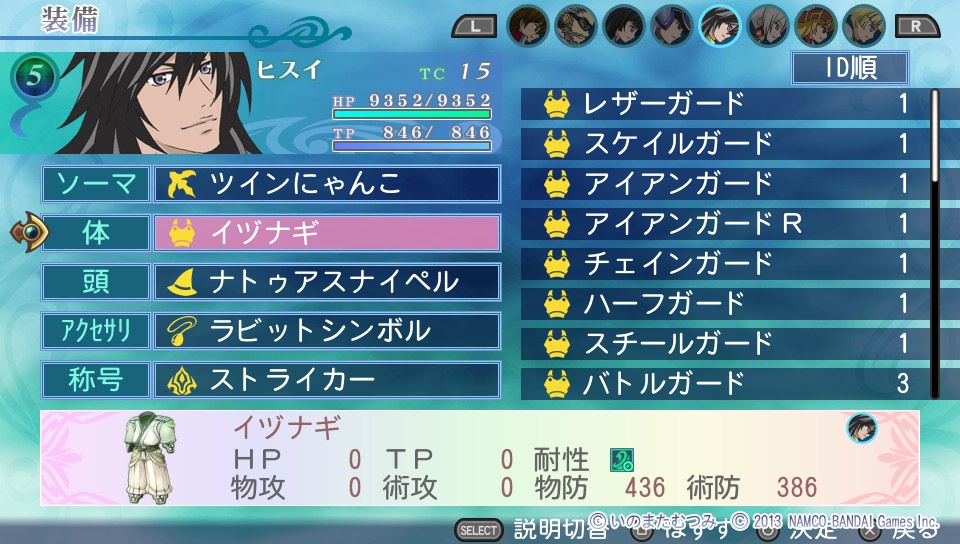Choose the head slot ナトゥアスナイペル
The image size is (960, 544).
pos(326,281)
